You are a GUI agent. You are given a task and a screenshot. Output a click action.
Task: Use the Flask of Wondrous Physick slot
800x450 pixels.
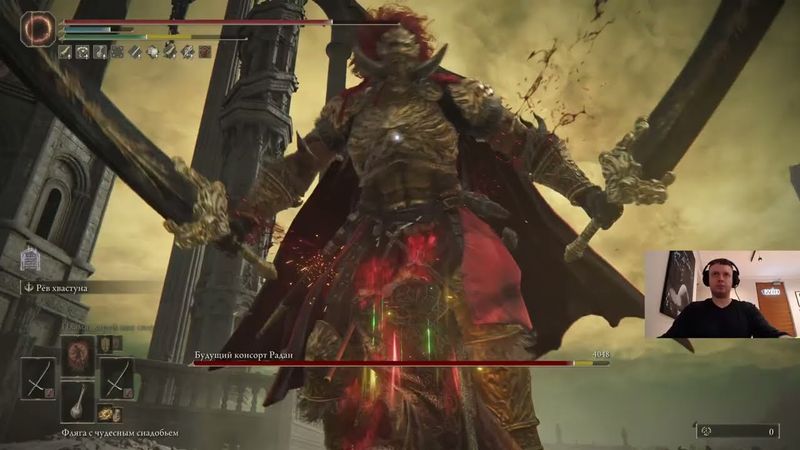[x=77, y=402]
